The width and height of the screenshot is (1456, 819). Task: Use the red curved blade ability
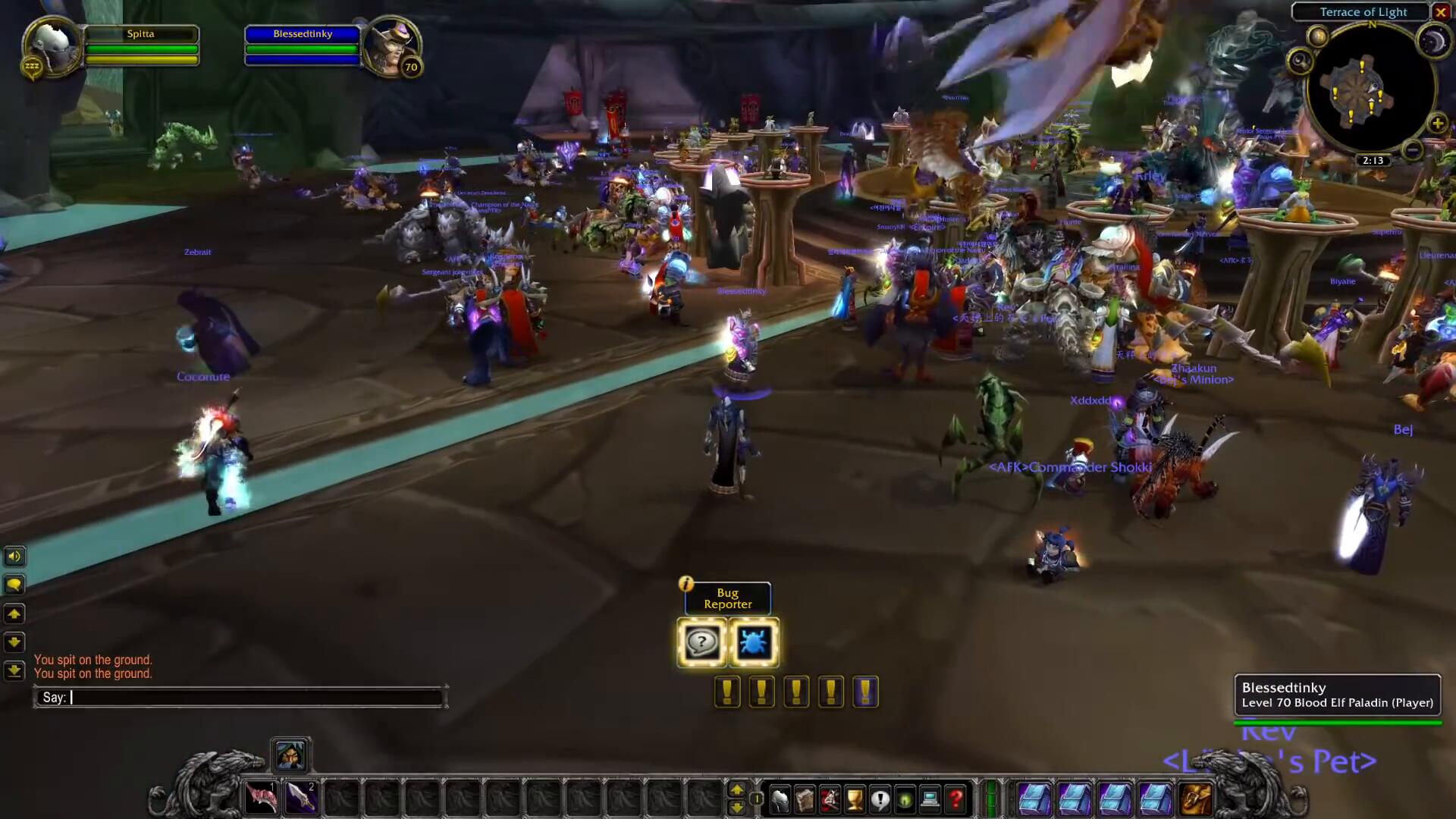click(x=262, y=798)
